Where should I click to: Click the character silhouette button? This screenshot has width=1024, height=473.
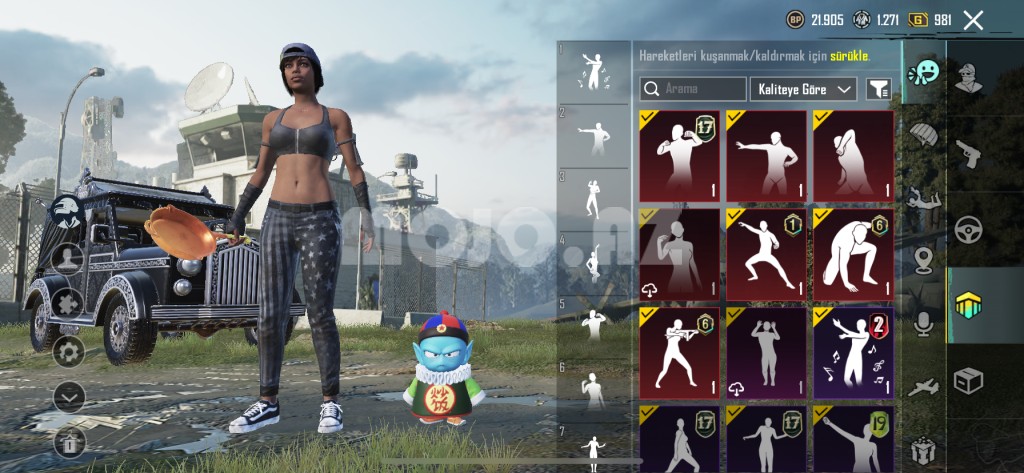68,259
